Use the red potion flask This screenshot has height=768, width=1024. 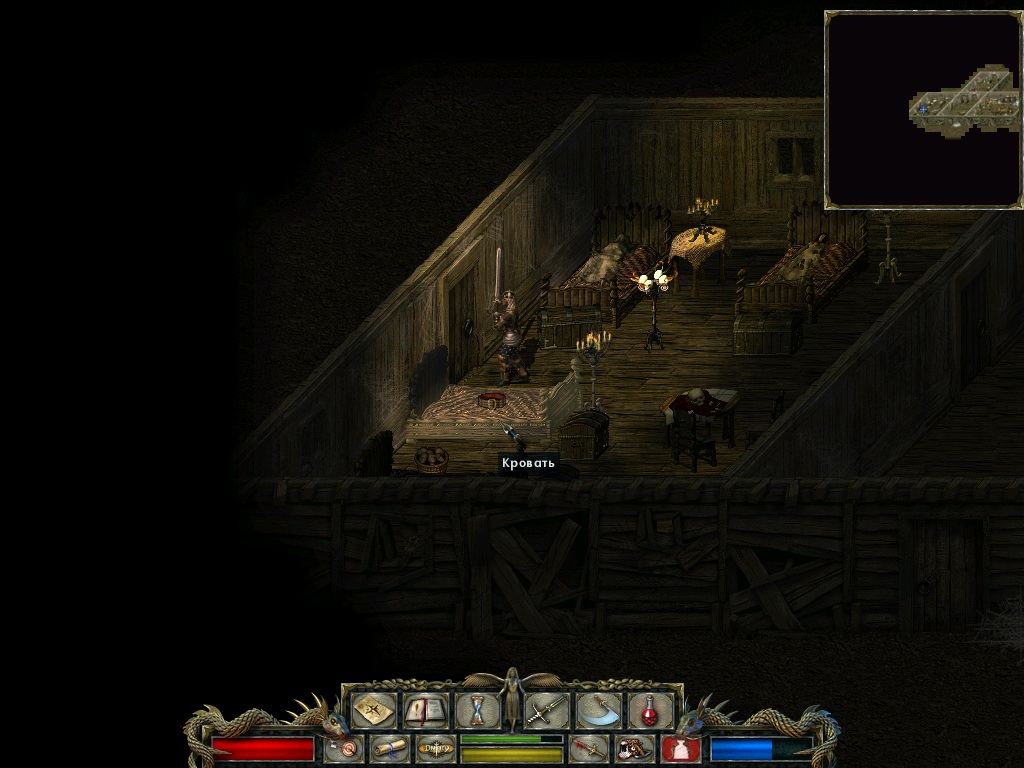650,710
